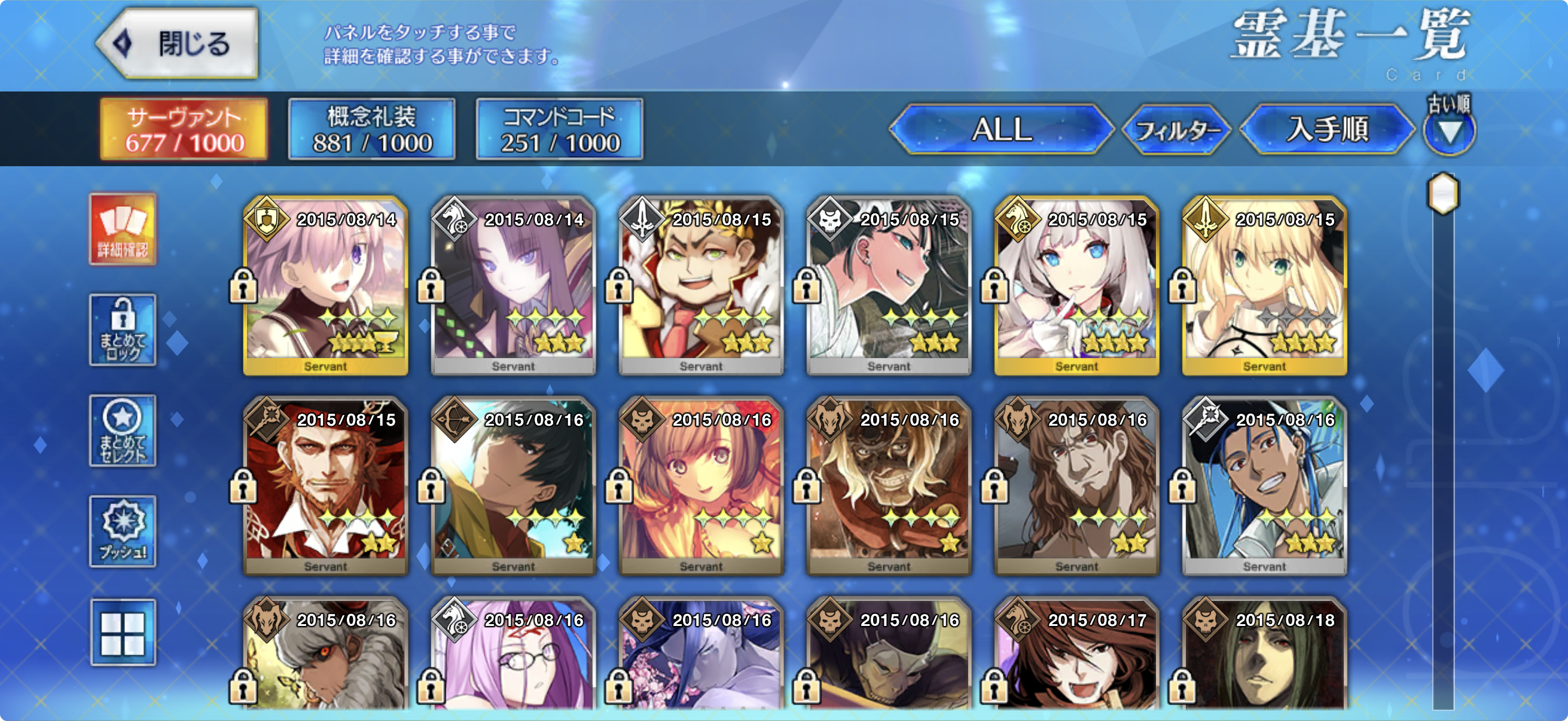Open the 概念礼装 tab

click(x=371, y=129)
